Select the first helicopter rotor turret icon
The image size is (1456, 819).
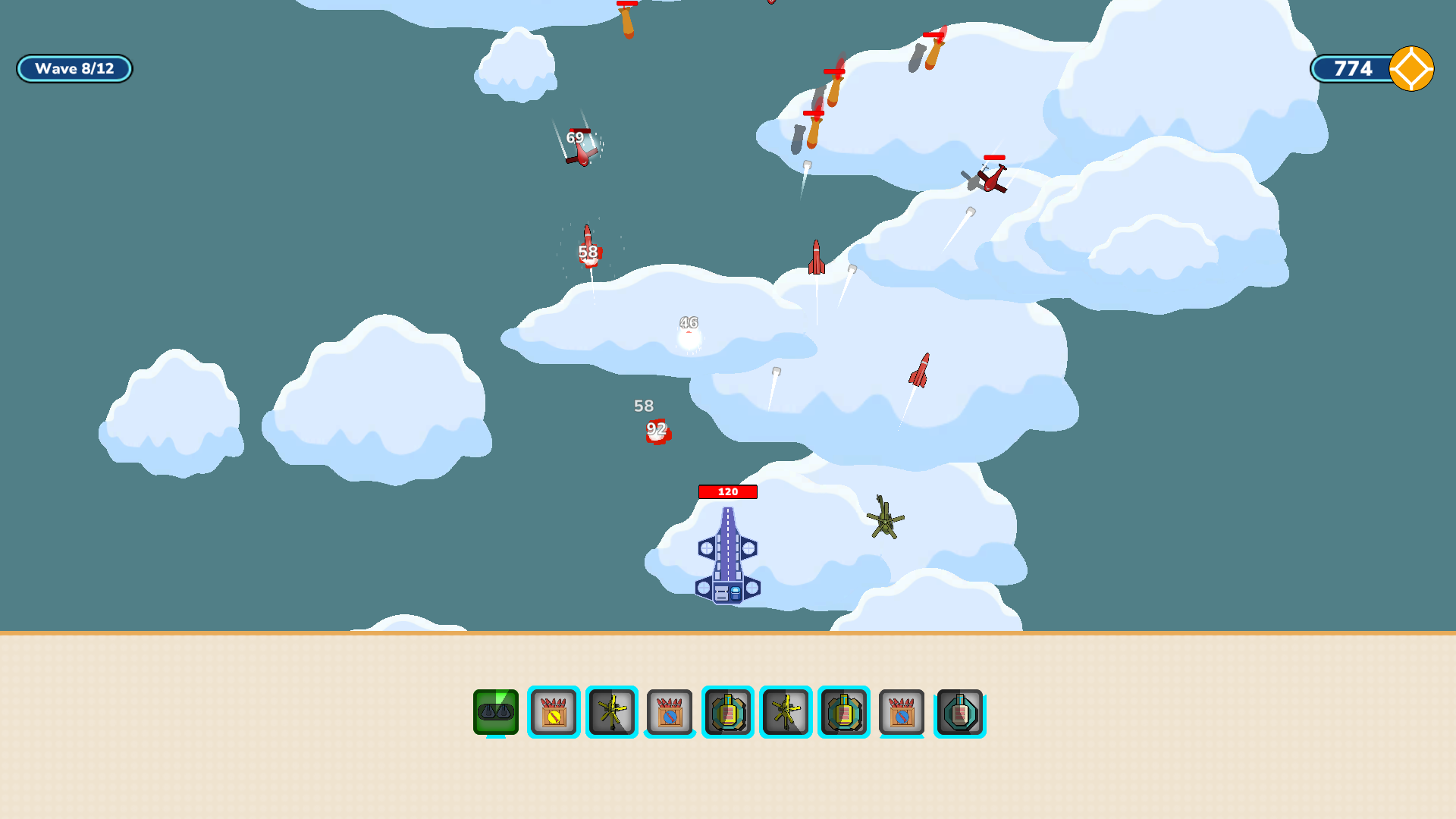[612, 713]
